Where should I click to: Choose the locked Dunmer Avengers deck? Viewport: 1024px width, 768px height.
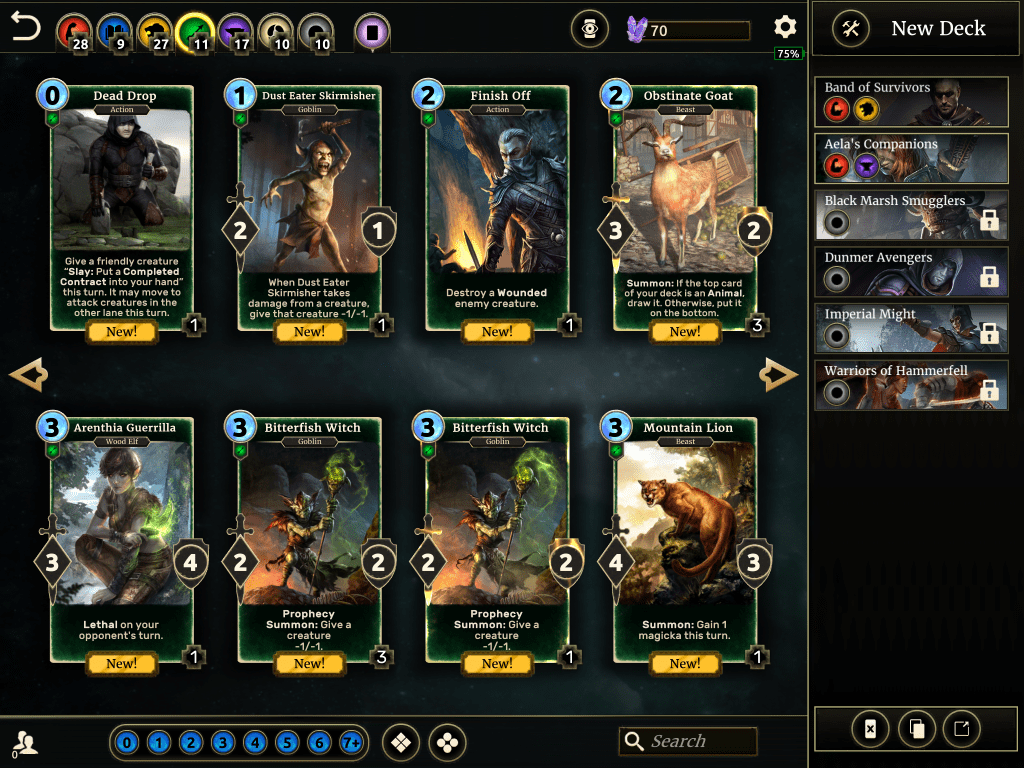pos(911,269)
